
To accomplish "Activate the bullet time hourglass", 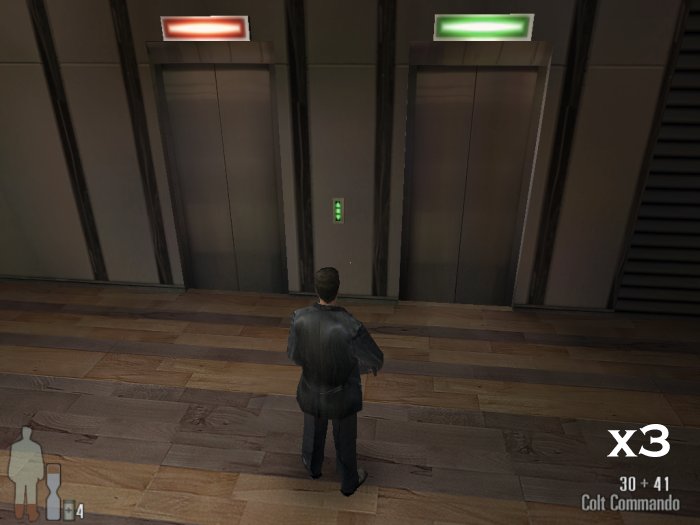I will 52,493.
